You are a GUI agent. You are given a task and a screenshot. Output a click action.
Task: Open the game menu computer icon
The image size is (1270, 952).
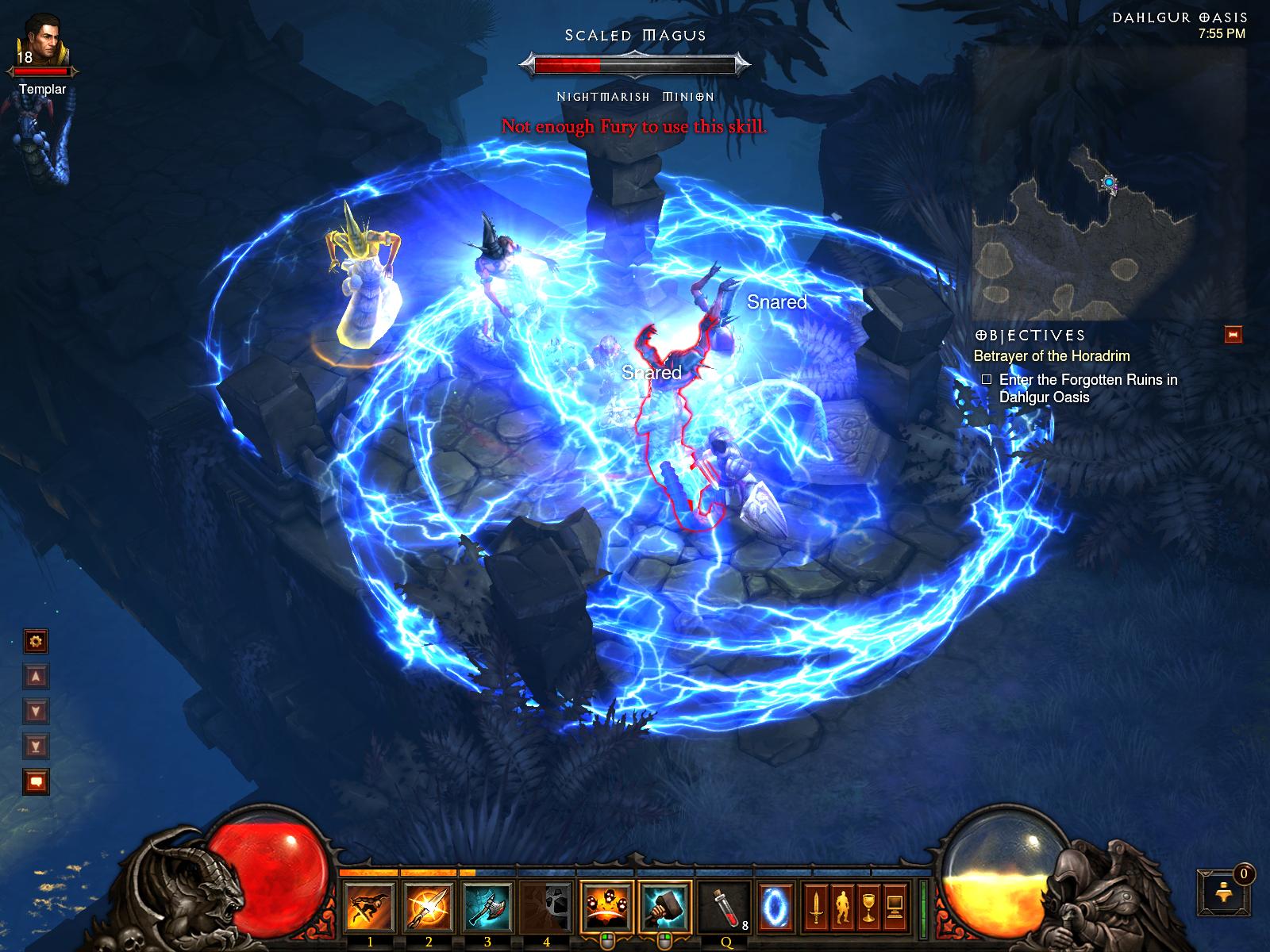pyautogui.click(x=895, y=906)
